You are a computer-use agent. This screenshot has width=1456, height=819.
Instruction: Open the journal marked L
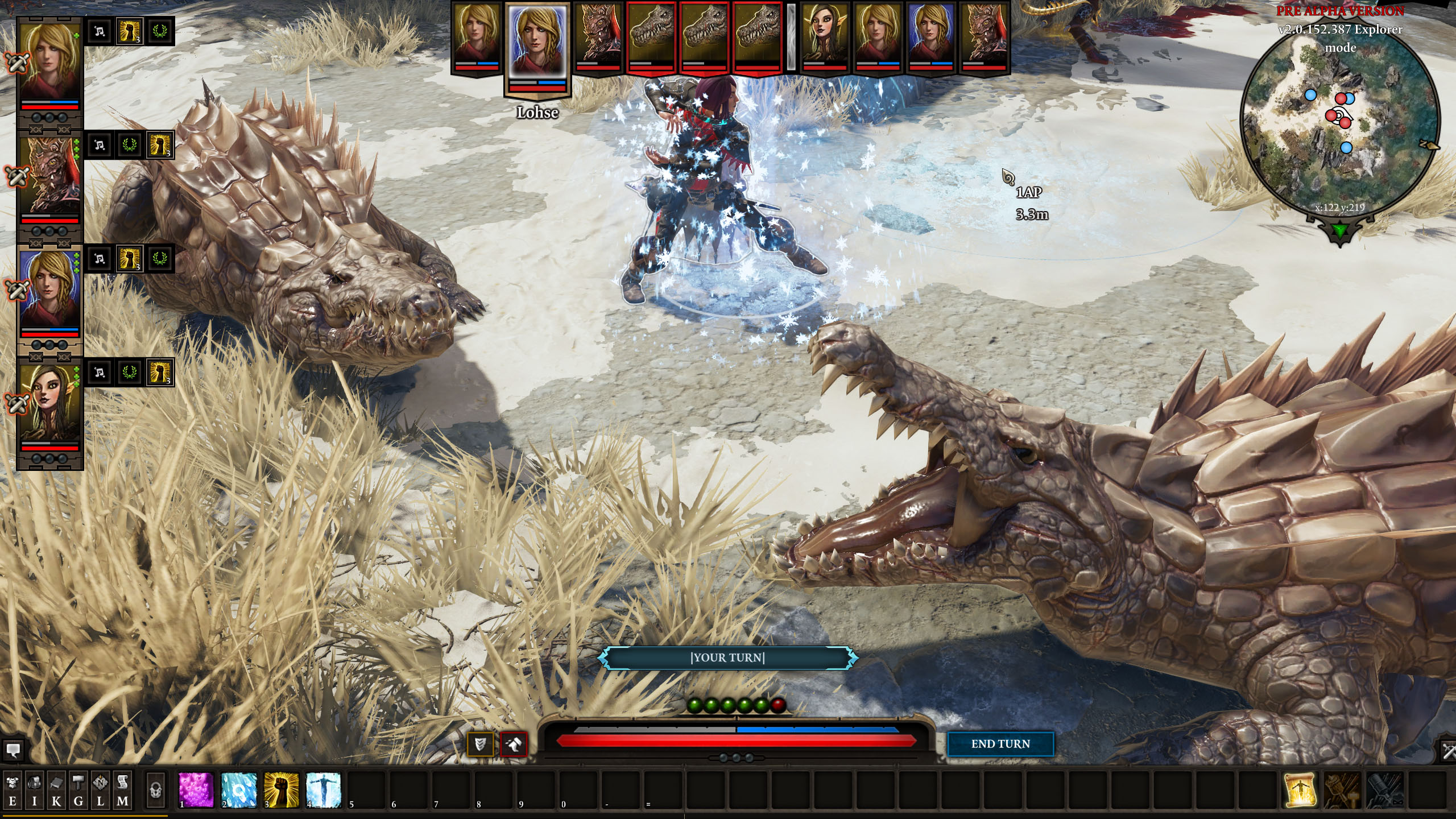(x=101, y=791)
